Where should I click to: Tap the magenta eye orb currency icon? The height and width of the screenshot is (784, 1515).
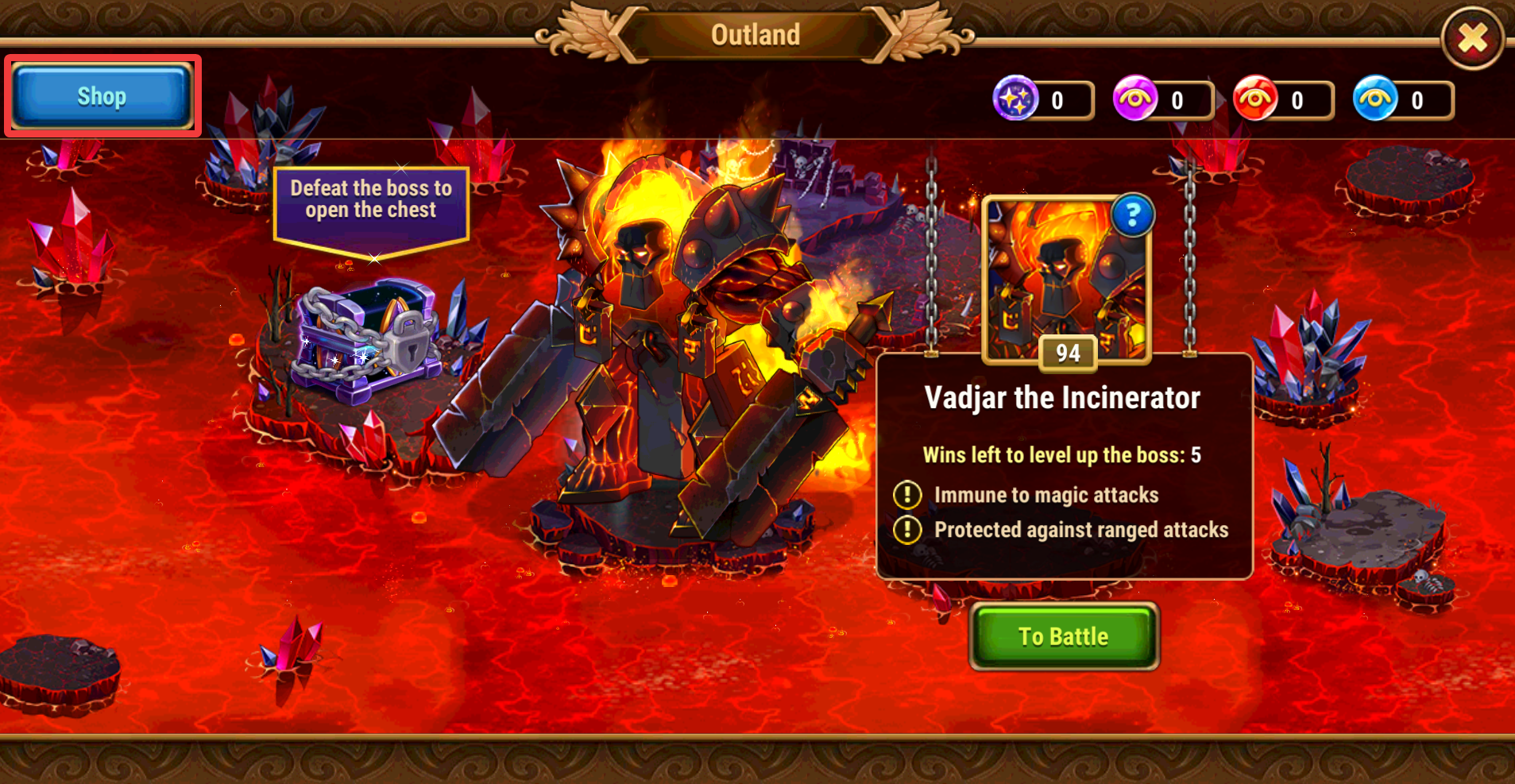pos(1134,99)
